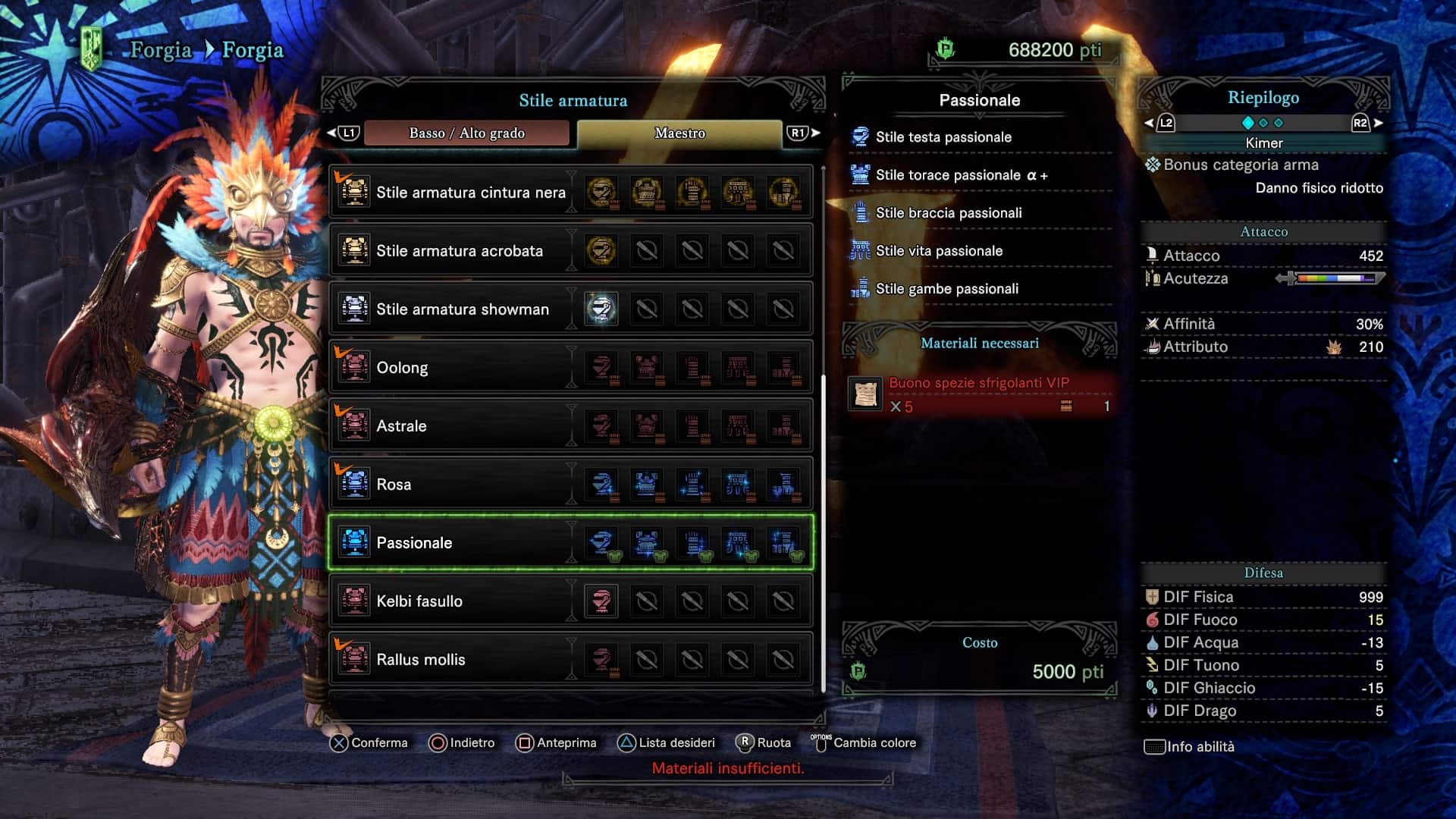Choose Stile gambe passionali piece

coord(946,289)
